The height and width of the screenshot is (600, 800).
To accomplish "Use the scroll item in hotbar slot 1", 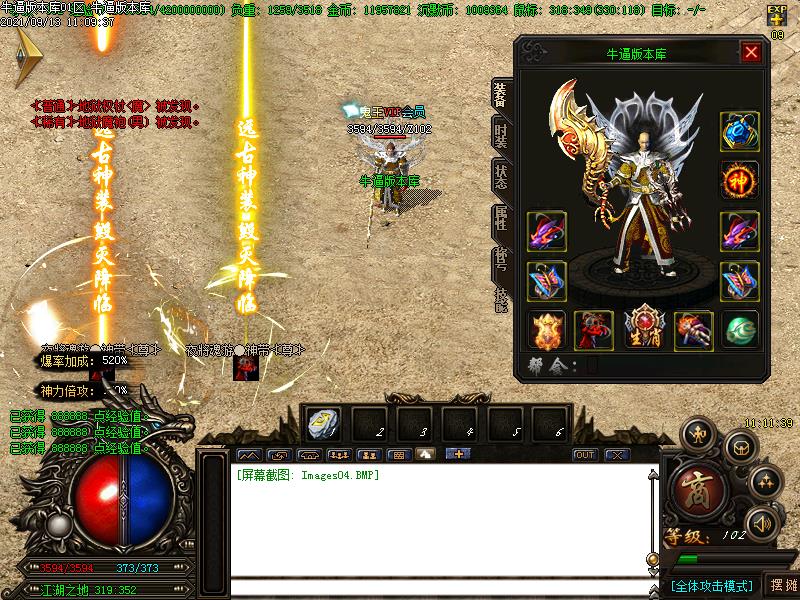I will tap(322, 424).
